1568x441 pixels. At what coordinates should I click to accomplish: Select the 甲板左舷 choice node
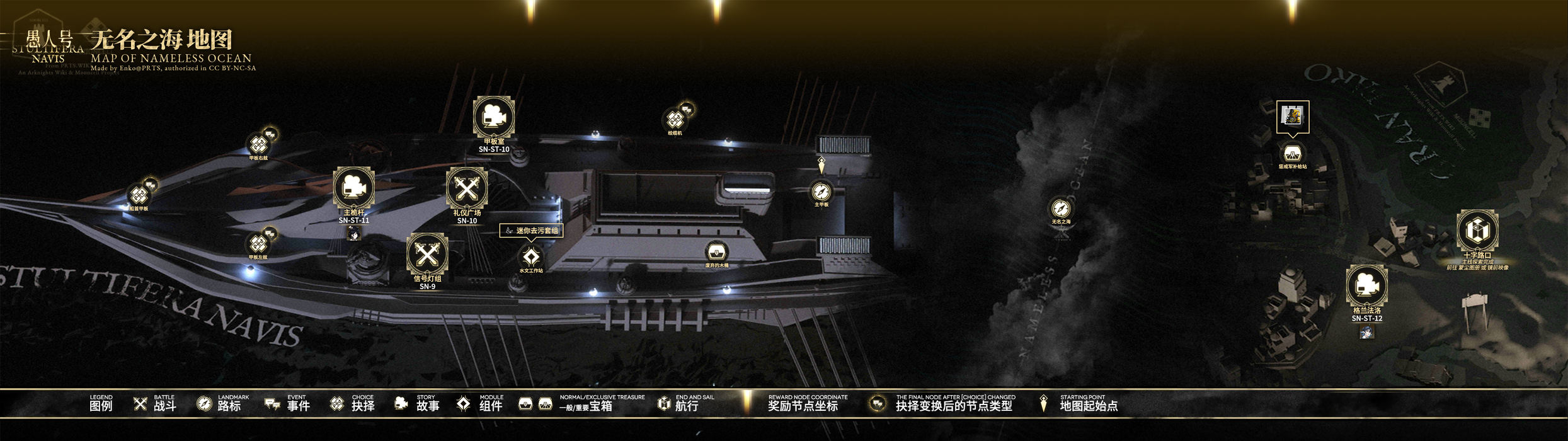pyautogui.click(x=258, y=244)
